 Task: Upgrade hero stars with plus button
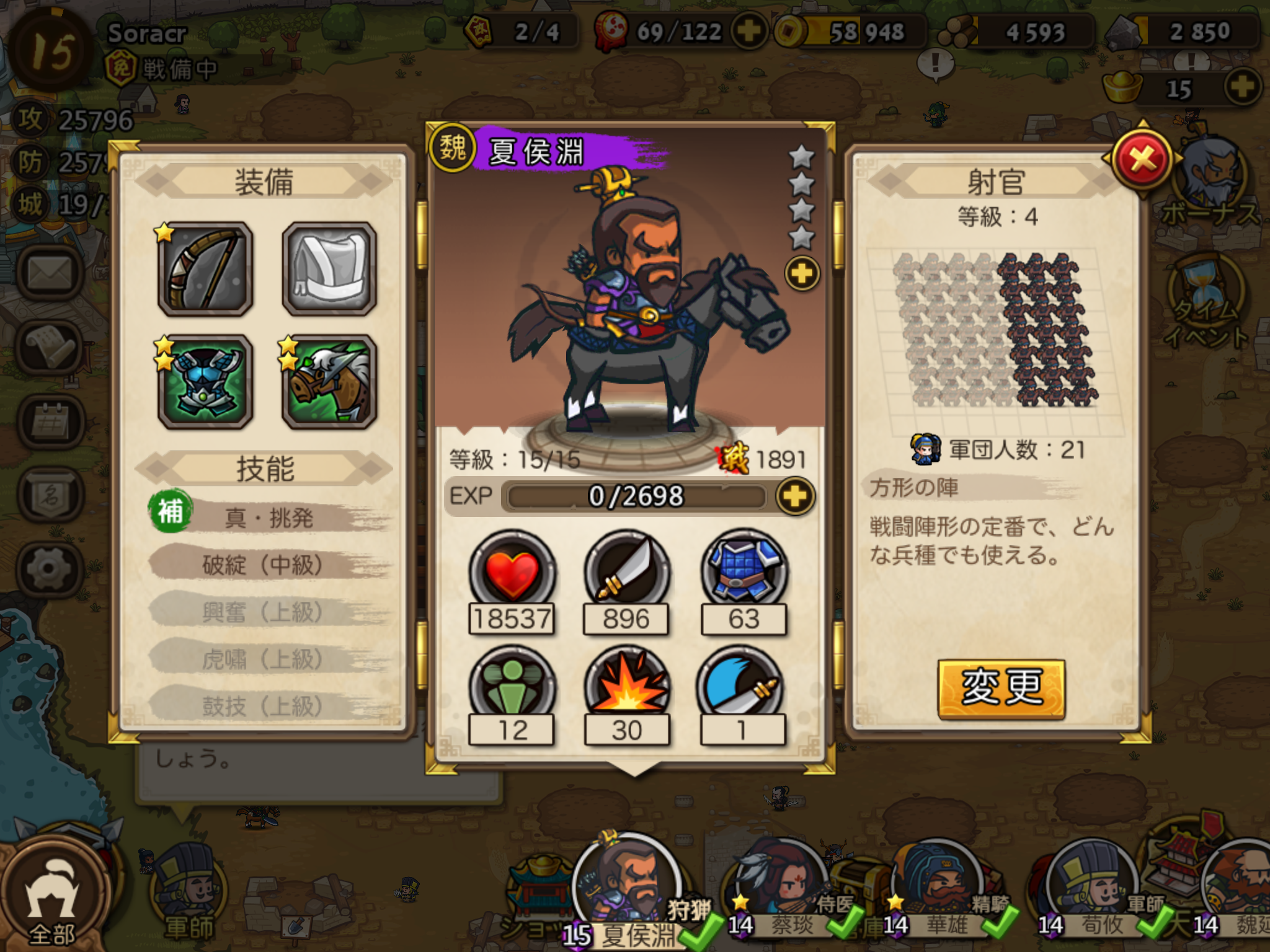coord(802,273)
